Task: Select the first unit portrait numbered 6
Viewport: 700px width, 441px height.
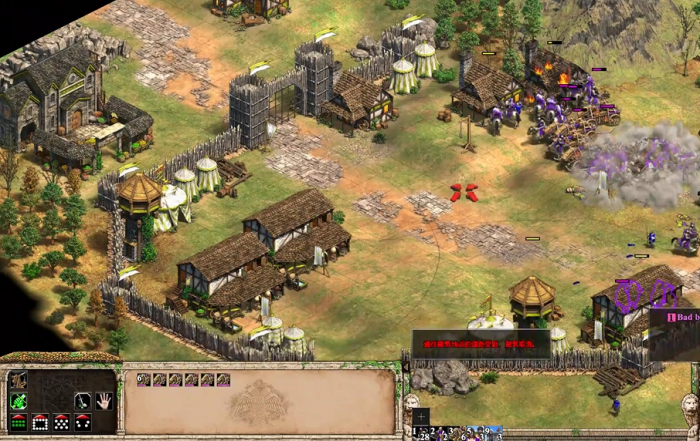Action: point(143,380)
